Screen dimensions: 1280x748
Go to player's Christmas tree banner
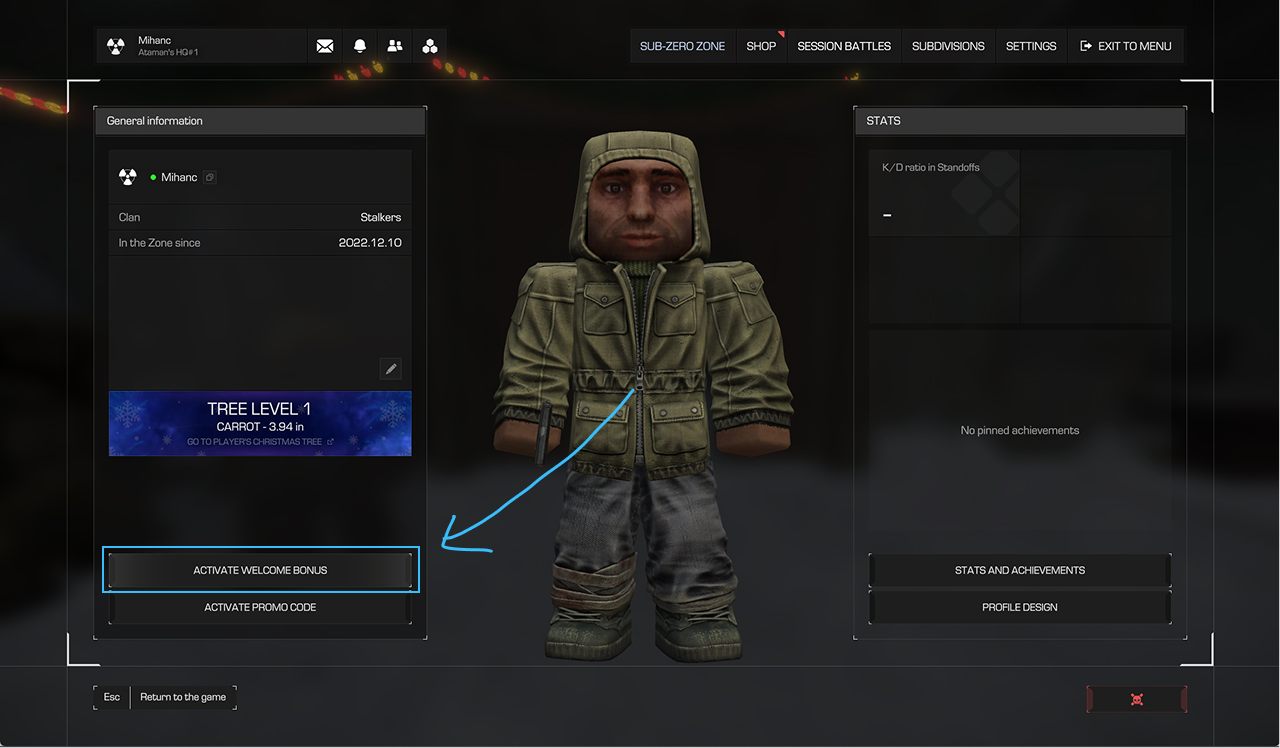click(260, 424)
